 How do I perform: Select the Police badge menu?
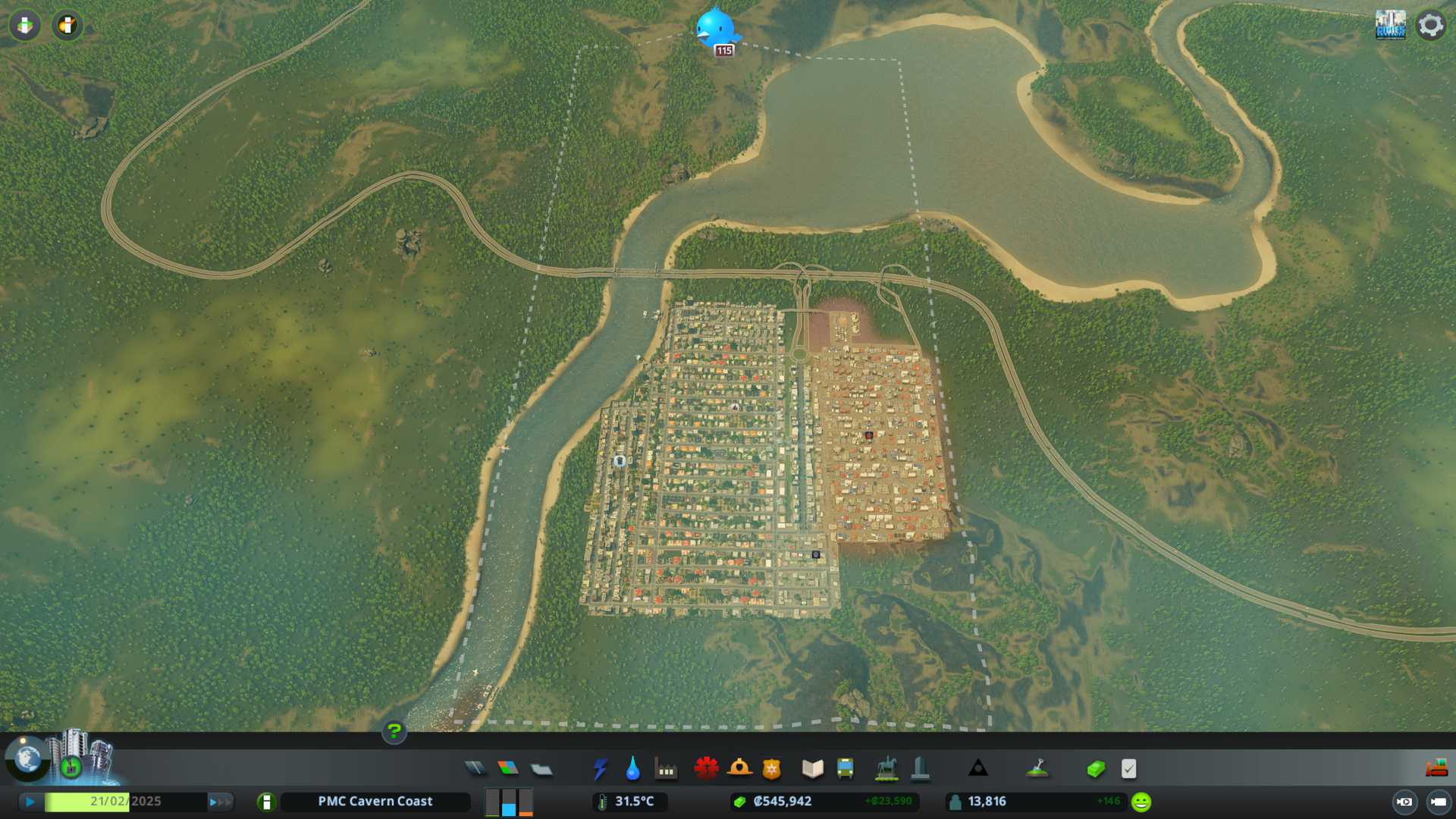pos(772,769)
